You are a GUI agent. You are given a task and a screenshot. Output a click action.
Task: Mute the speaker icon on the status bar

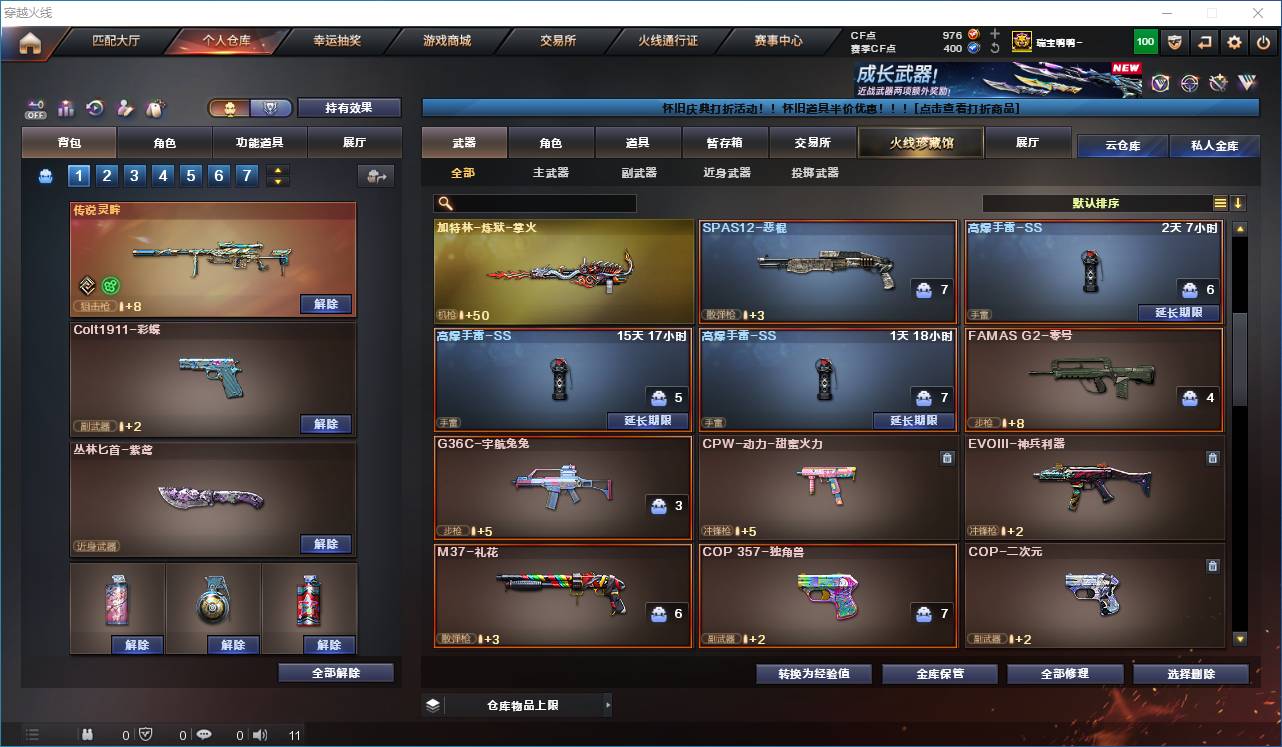click(260, 733)
